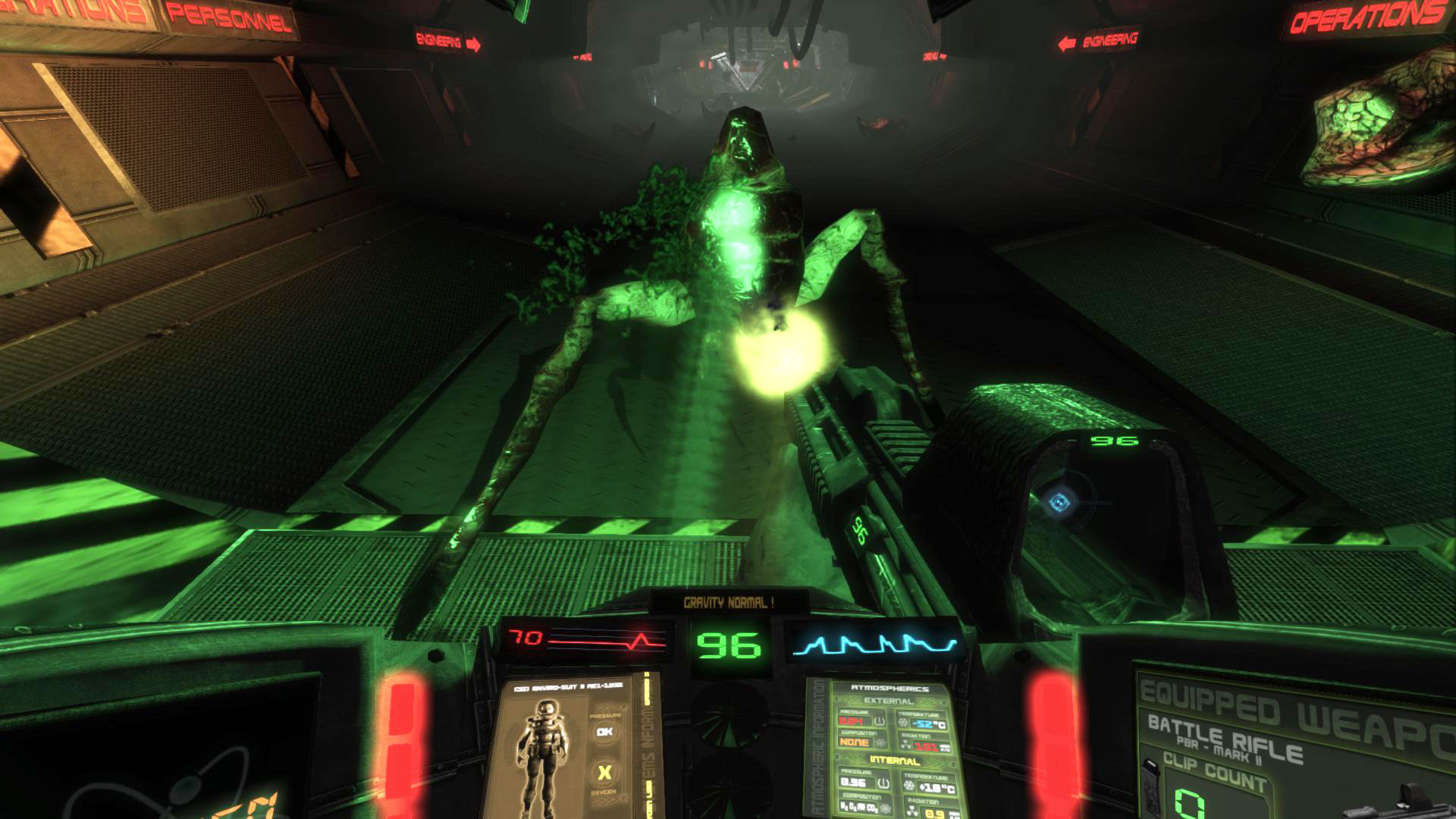Viewport: 1456px width, 819px height.
Task: Click the radiation symbol beside internal 0.9 reading
Action: click(x=911, y=808)
